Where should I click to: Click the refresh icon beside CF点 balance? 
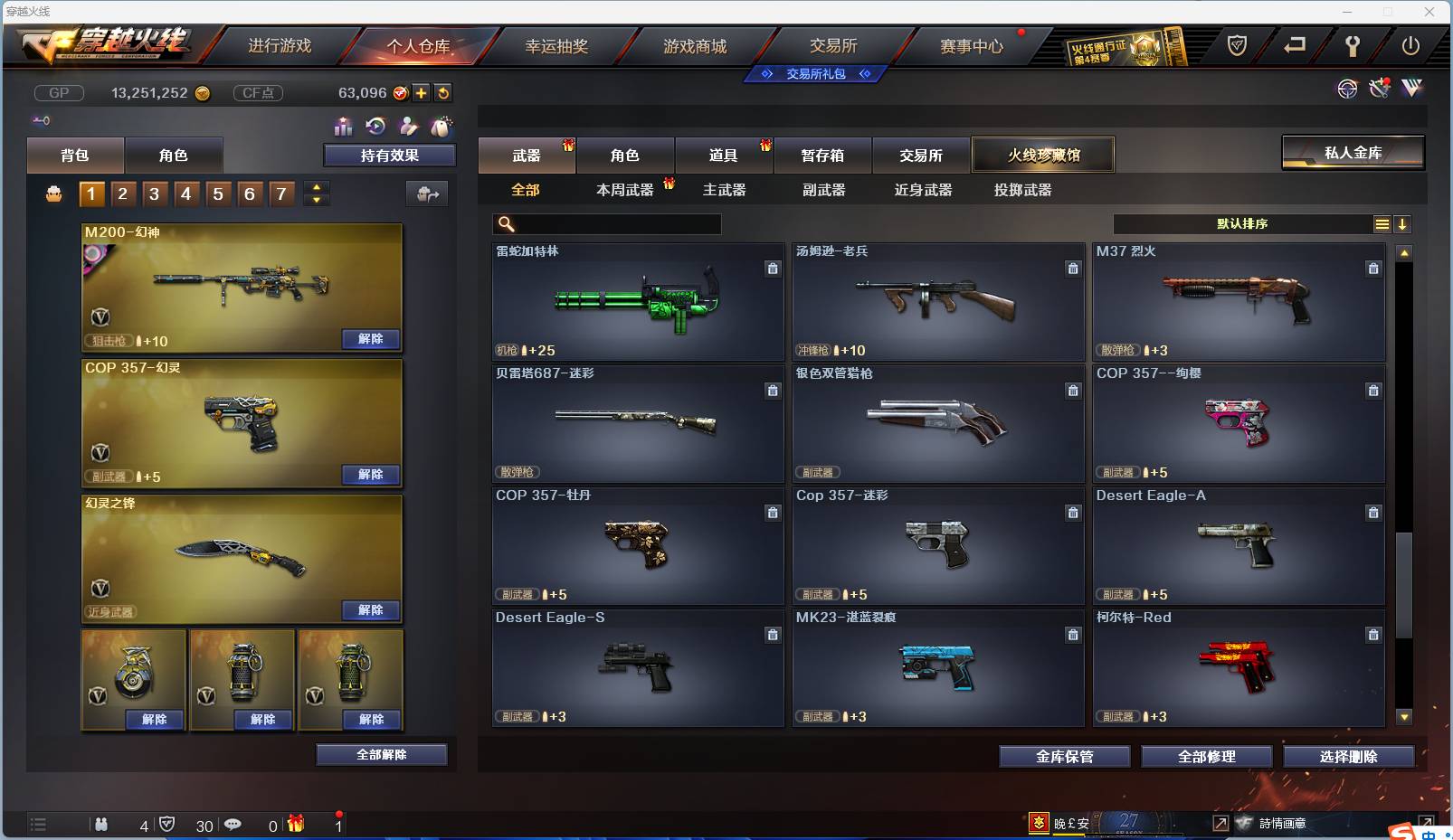click(442, 92)
